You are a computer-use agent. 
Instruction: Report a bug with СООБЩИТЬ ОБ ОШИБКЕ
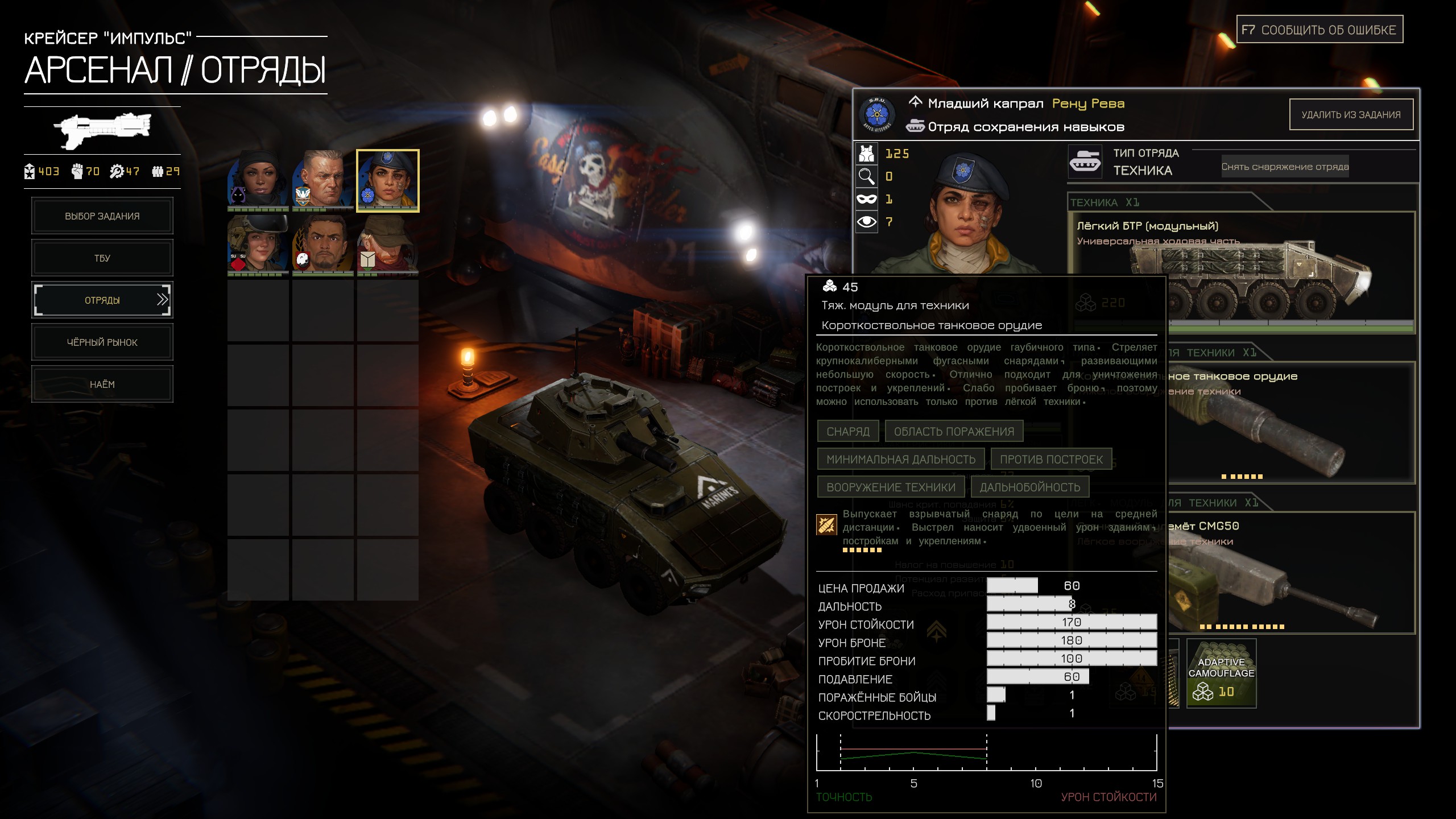[x=1319, y=30]
